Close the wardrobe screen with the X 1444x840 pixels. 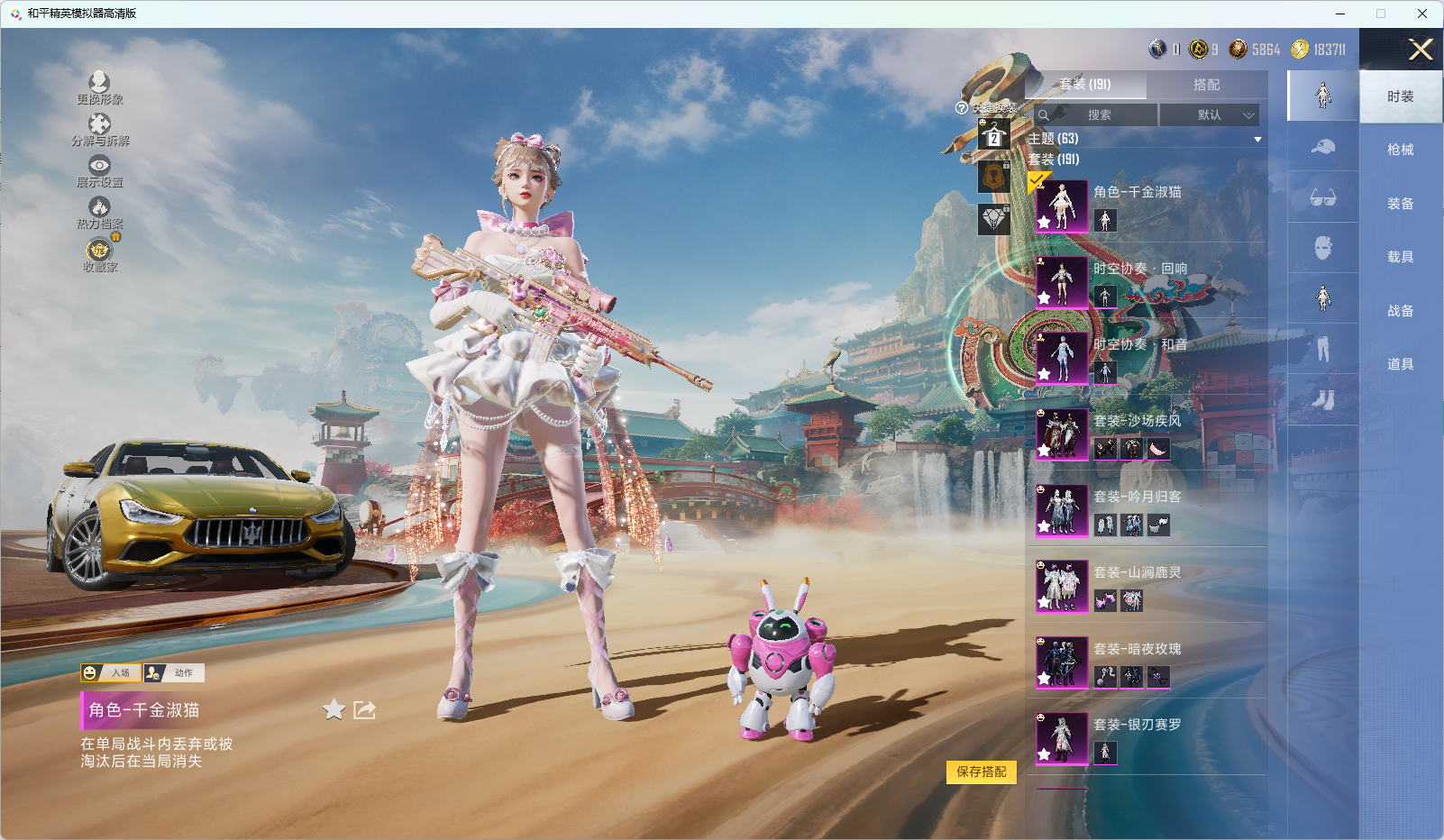click(1421, 50)
